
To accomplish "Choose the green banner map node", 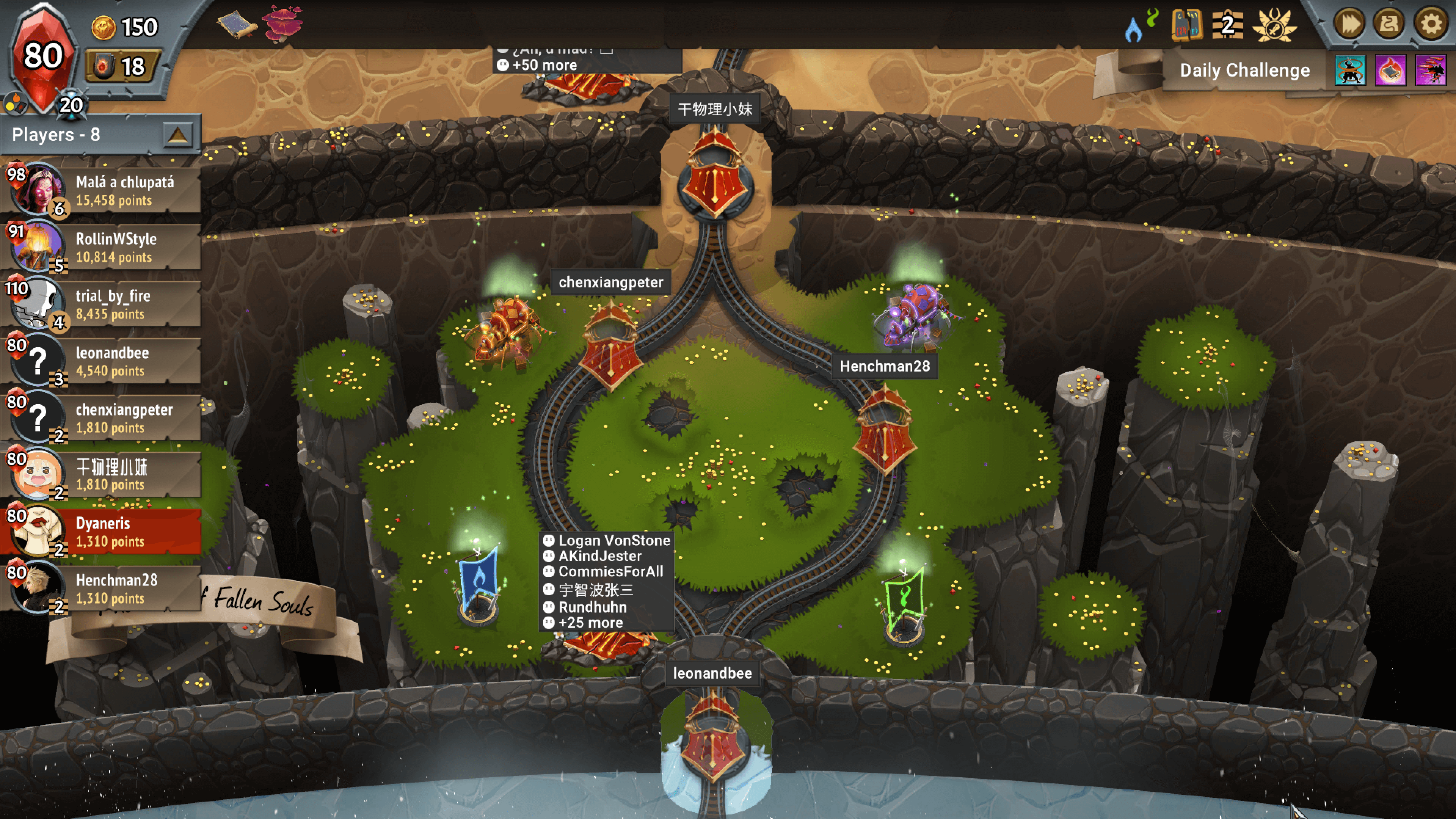I will click(904, 602).
